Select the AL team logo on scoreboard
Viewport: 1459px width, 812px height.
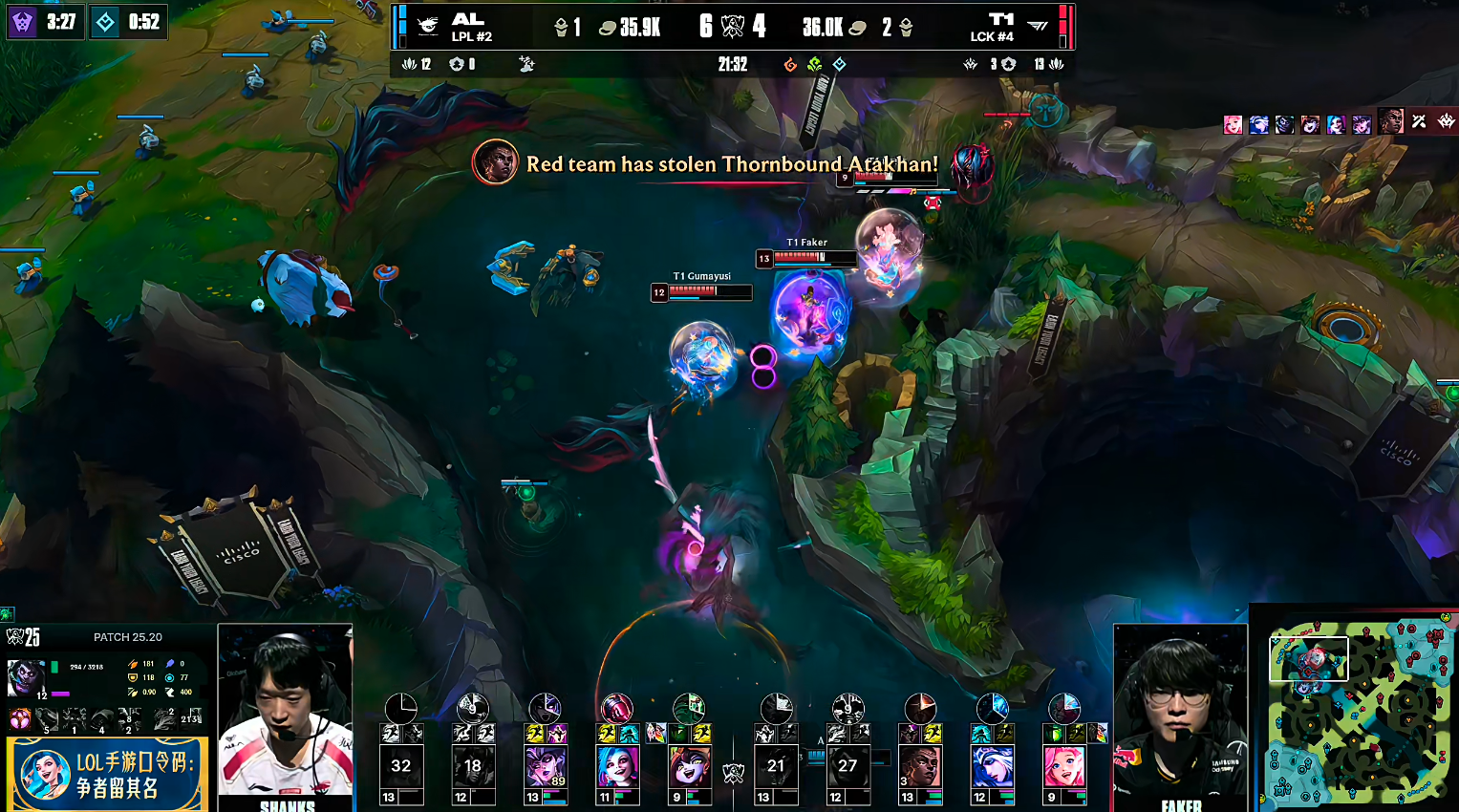click(428, 27)
